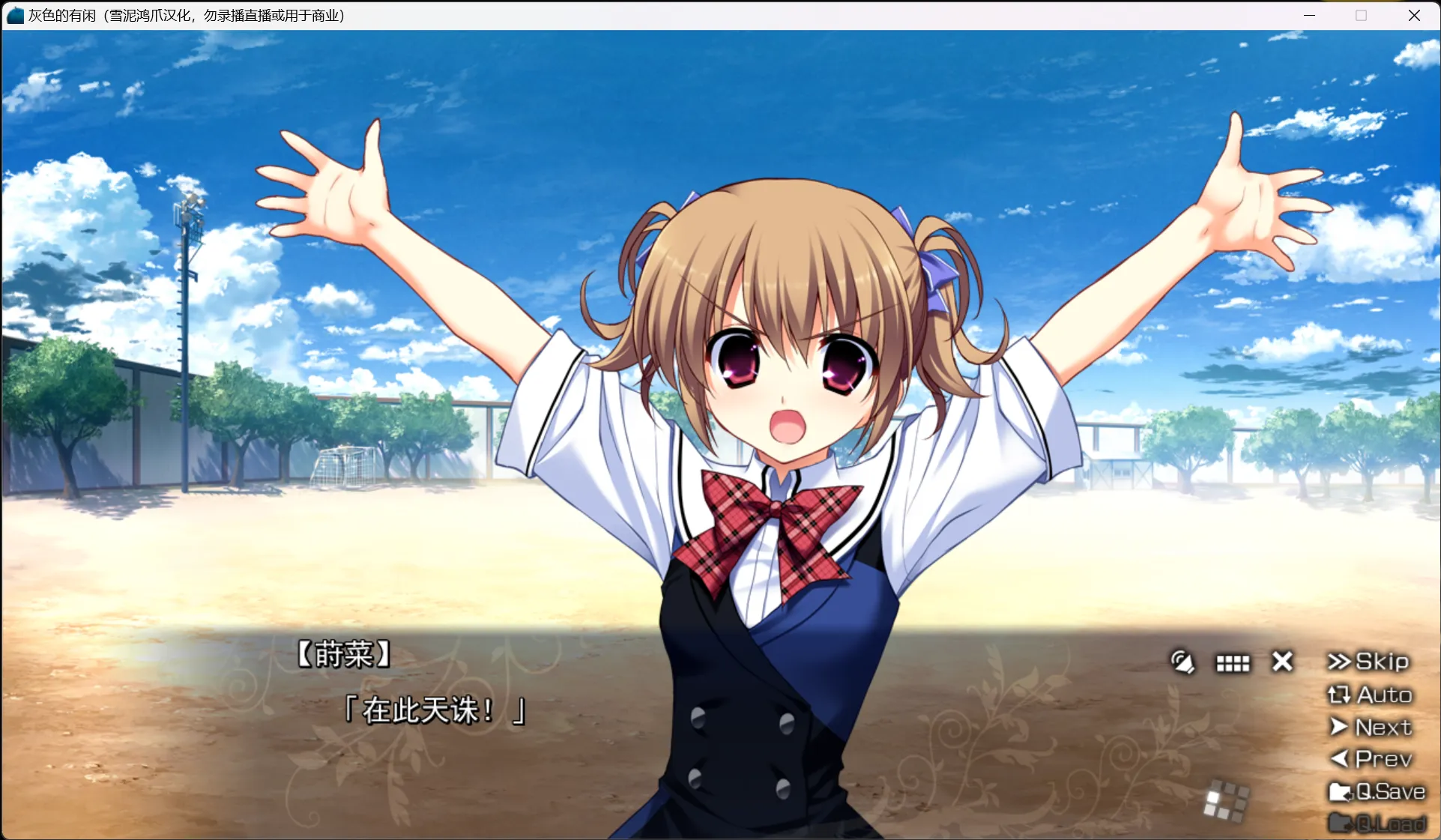
Task: Click the Q.Save folder icon
Action: (1341, 791)
